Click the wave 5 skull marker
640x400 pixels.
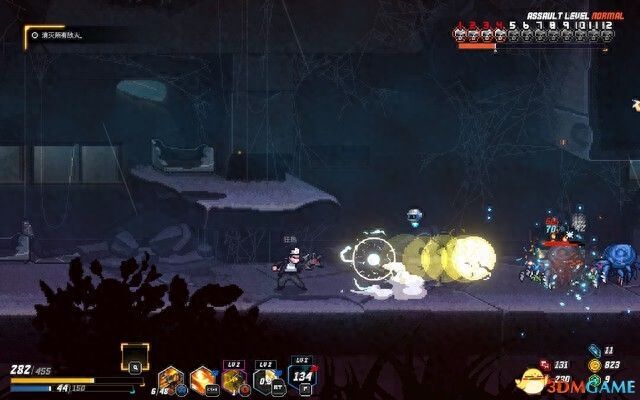click(x=515, y=33)
